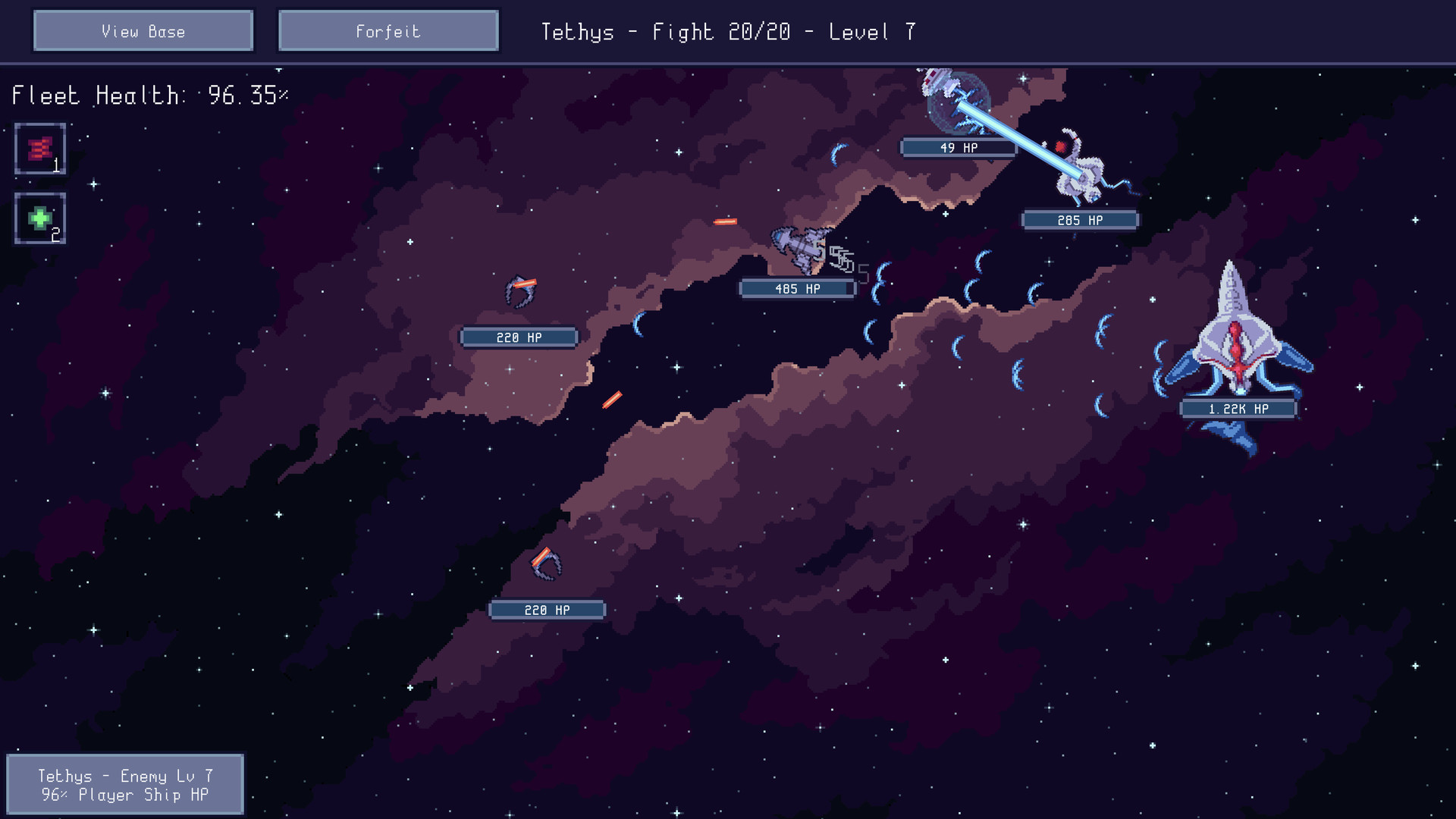Forfeit the current battle

coord(388,31)
